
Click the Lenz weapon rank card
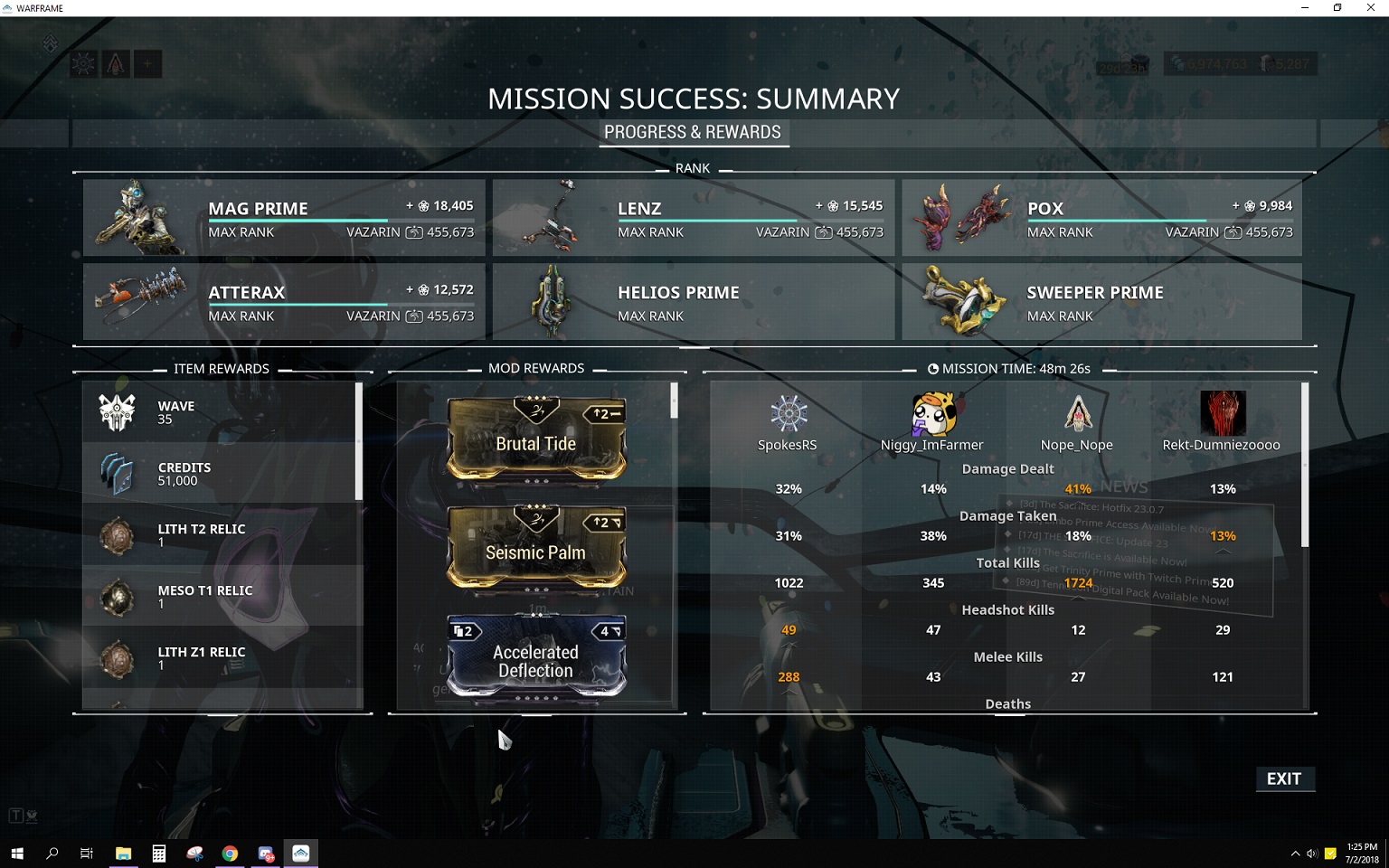[x=694, y=218]
